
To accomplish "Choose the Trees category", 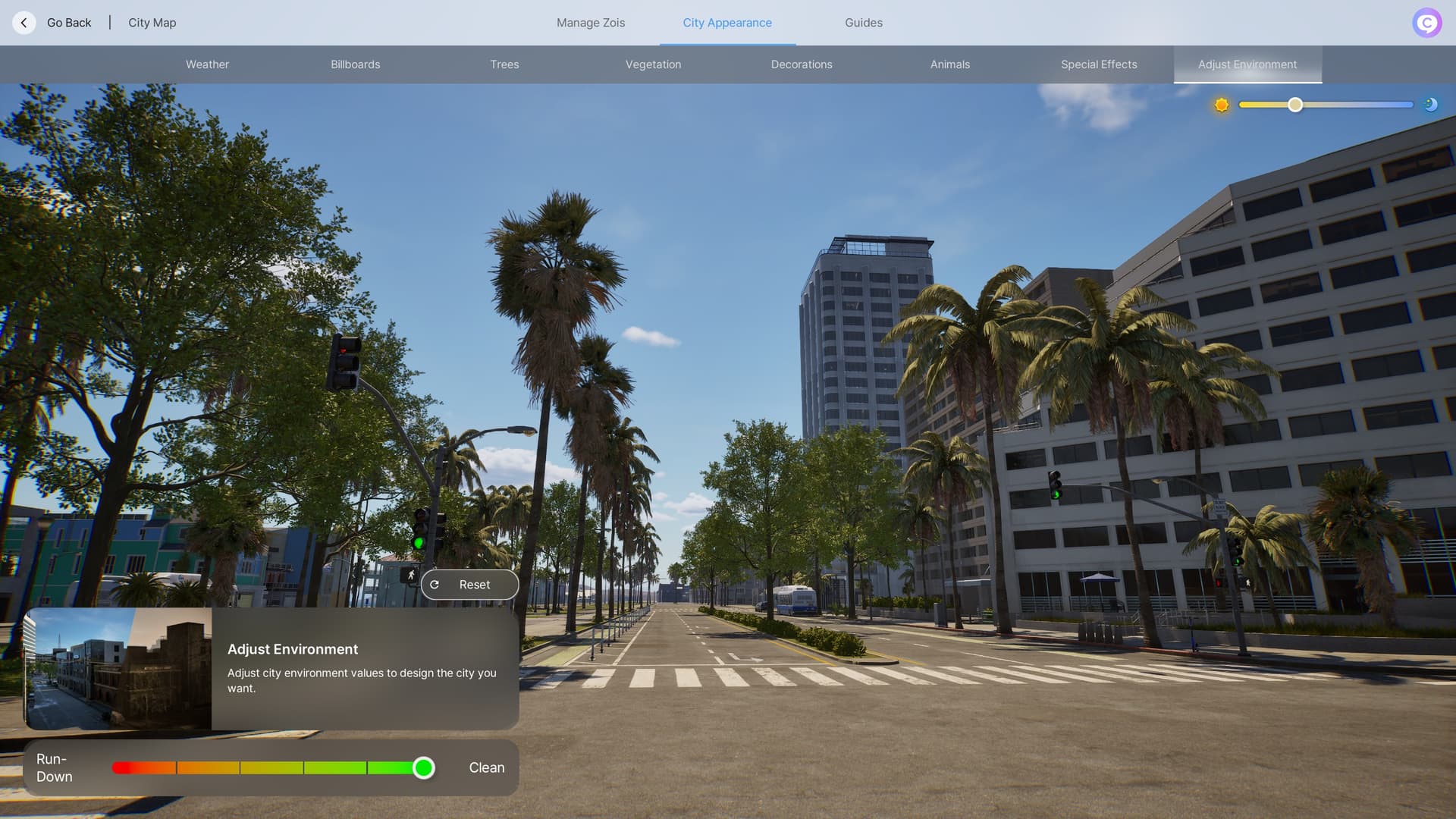I will (x=504, y=64).
